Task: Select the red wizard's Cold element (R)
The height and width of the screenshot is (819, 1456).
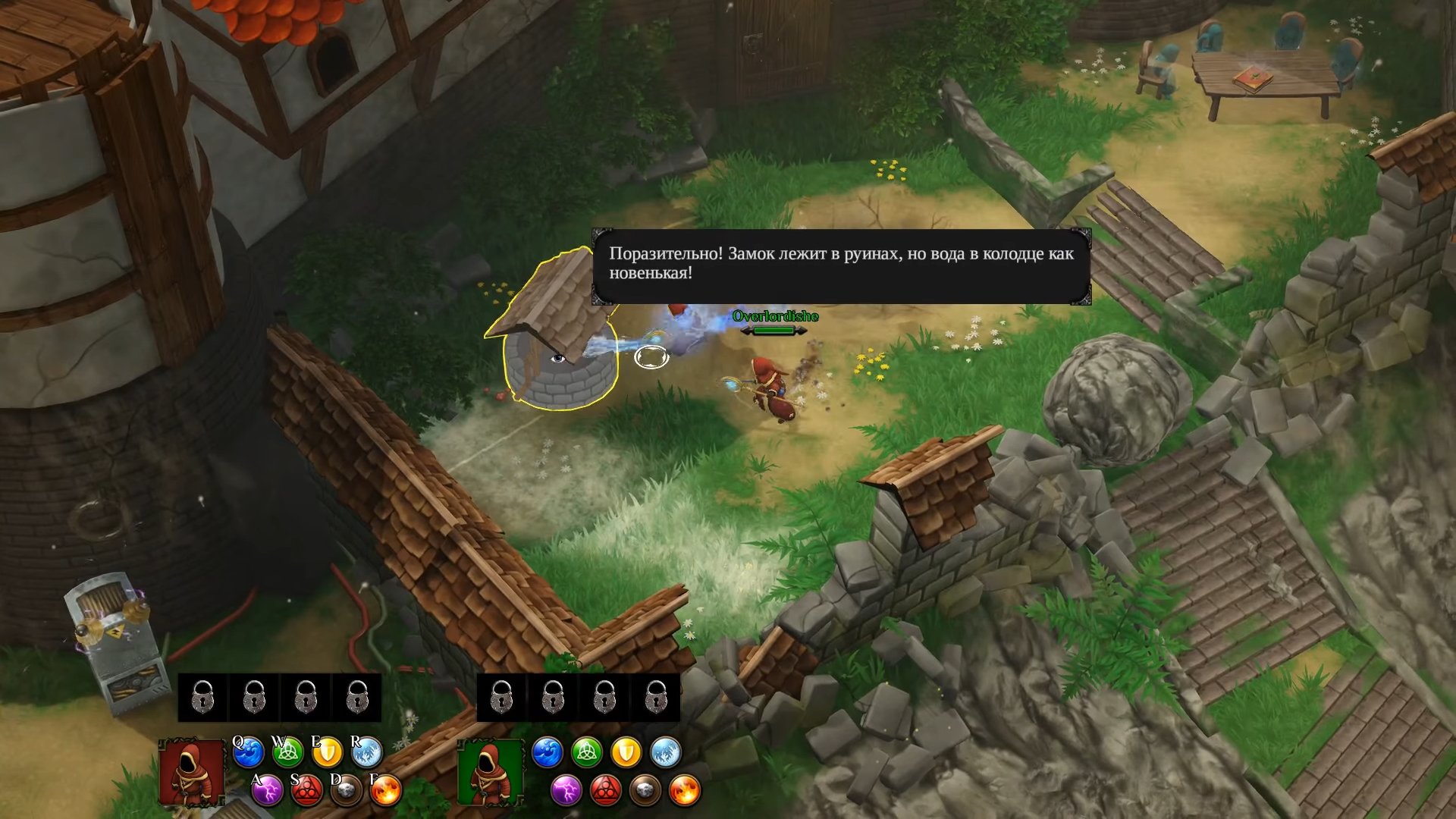Action: 367,753
